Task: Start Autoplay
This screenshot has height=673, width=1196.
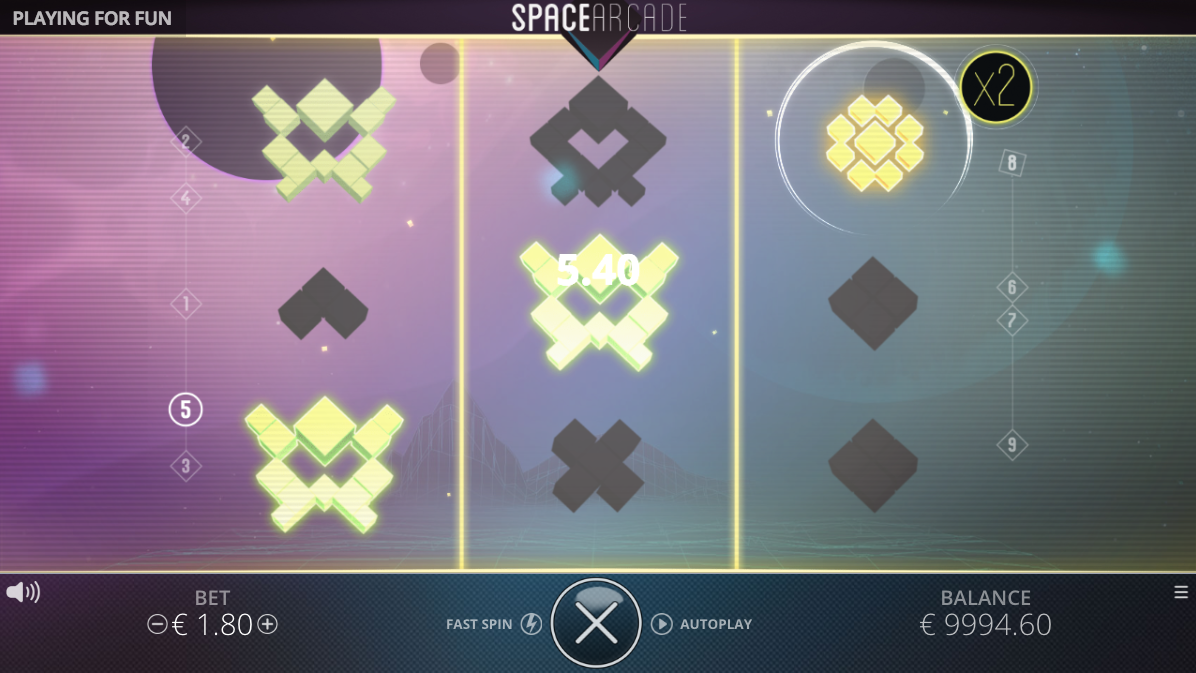Action: tap(662, 624)
